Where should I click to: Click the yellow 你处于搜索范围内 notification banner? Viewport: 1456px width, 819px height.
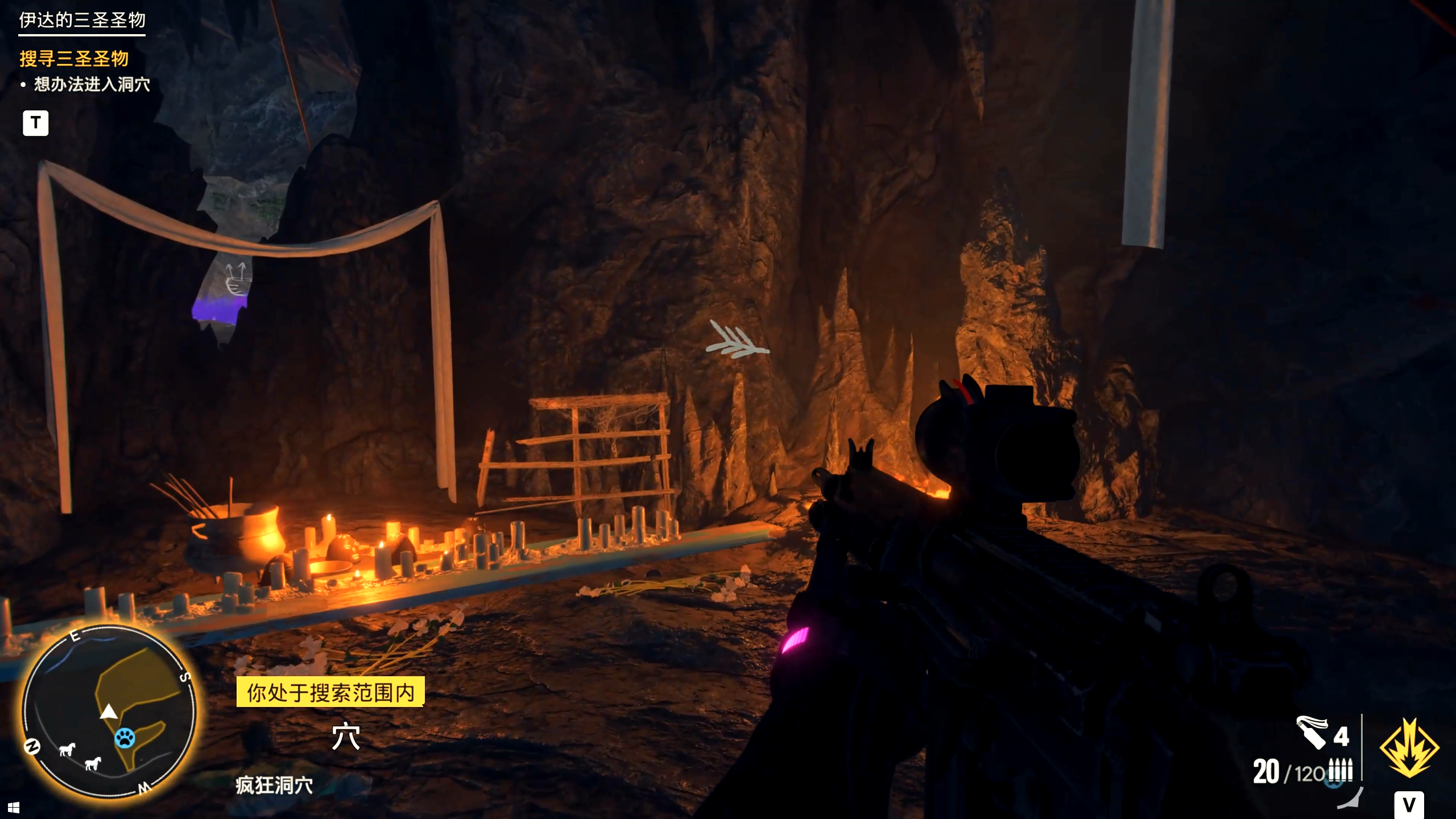click(330, 692)
